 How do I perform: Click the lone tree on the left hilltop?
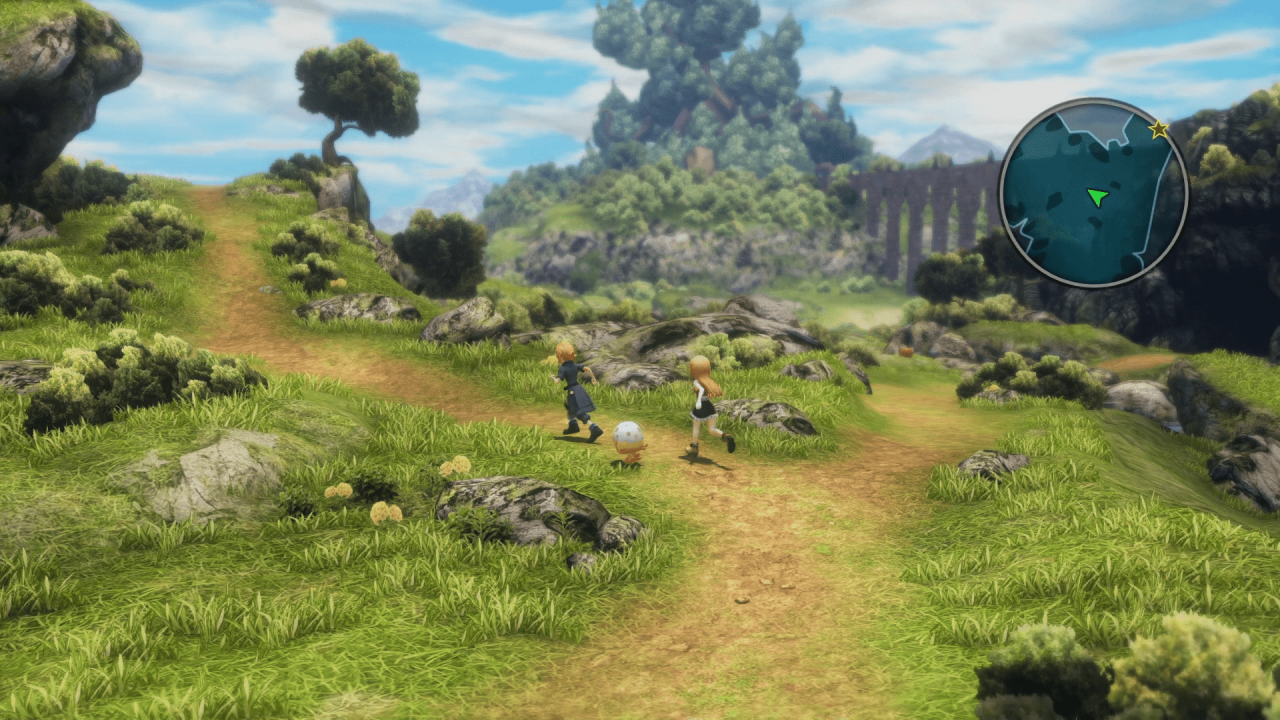pos(345,90)
